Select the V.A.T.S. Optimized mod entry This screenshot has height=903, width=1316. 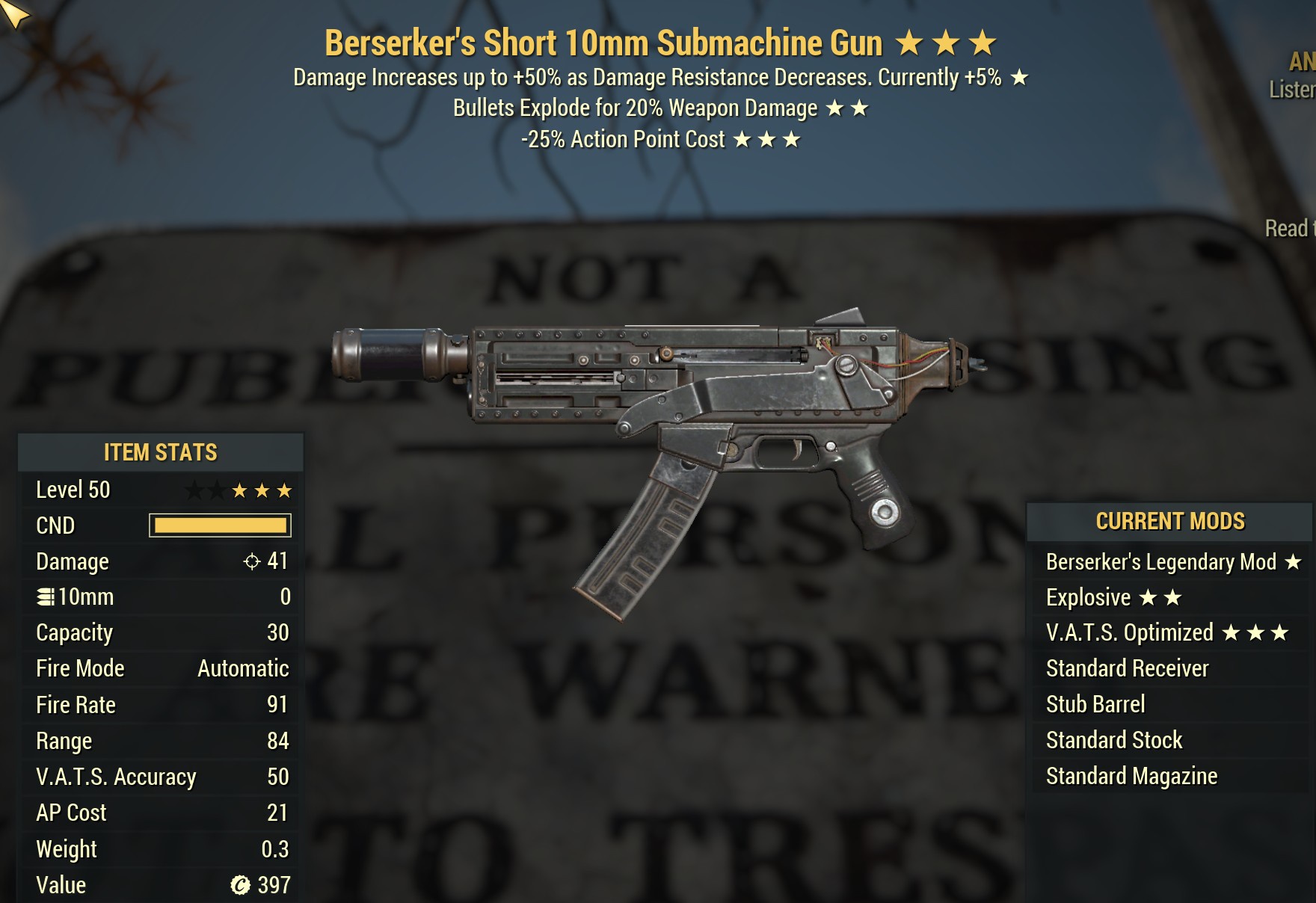pos(1129,632)
